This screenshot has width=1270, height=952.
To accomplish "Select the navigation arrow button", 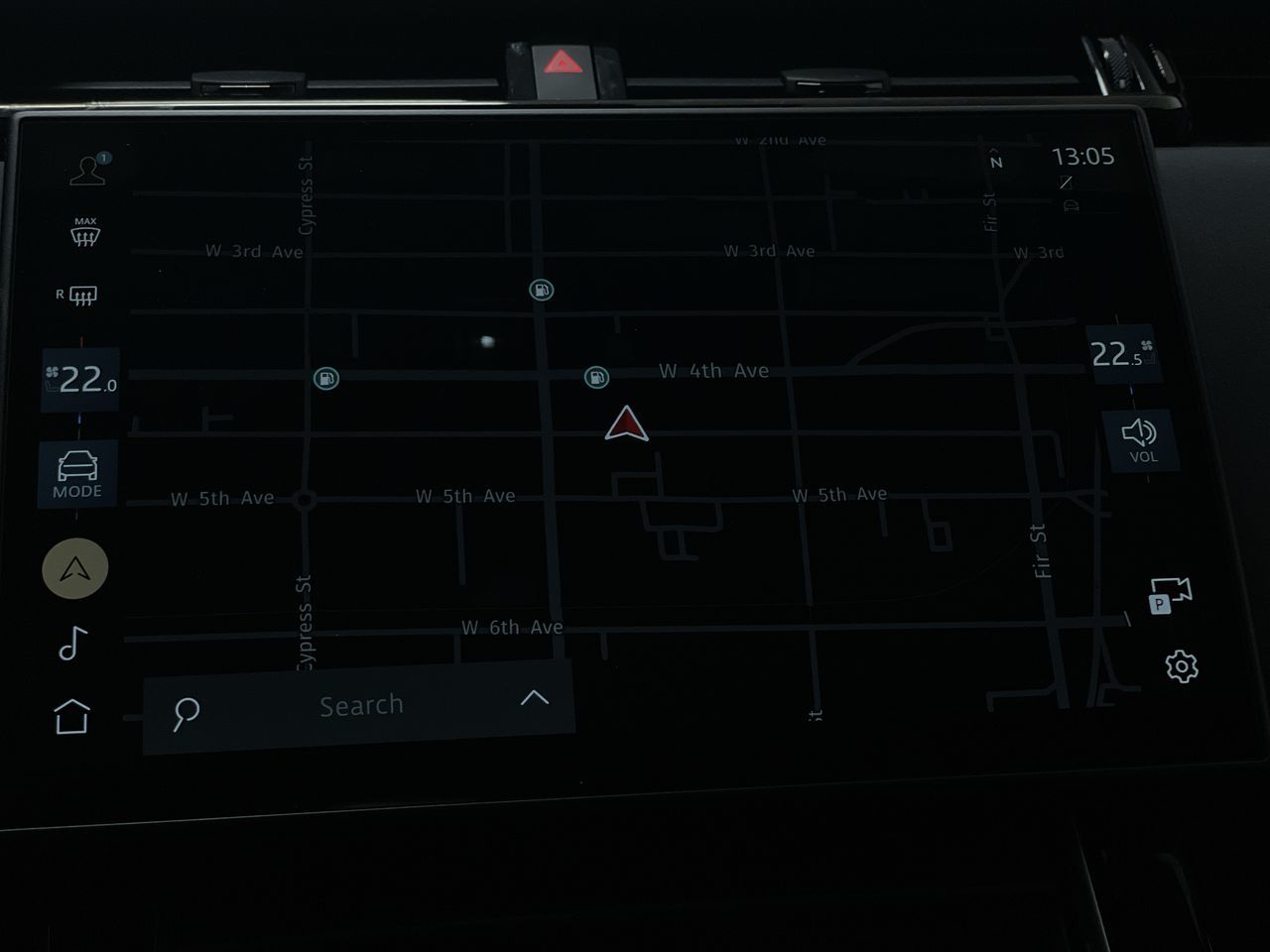I will [x=75, y=568].
